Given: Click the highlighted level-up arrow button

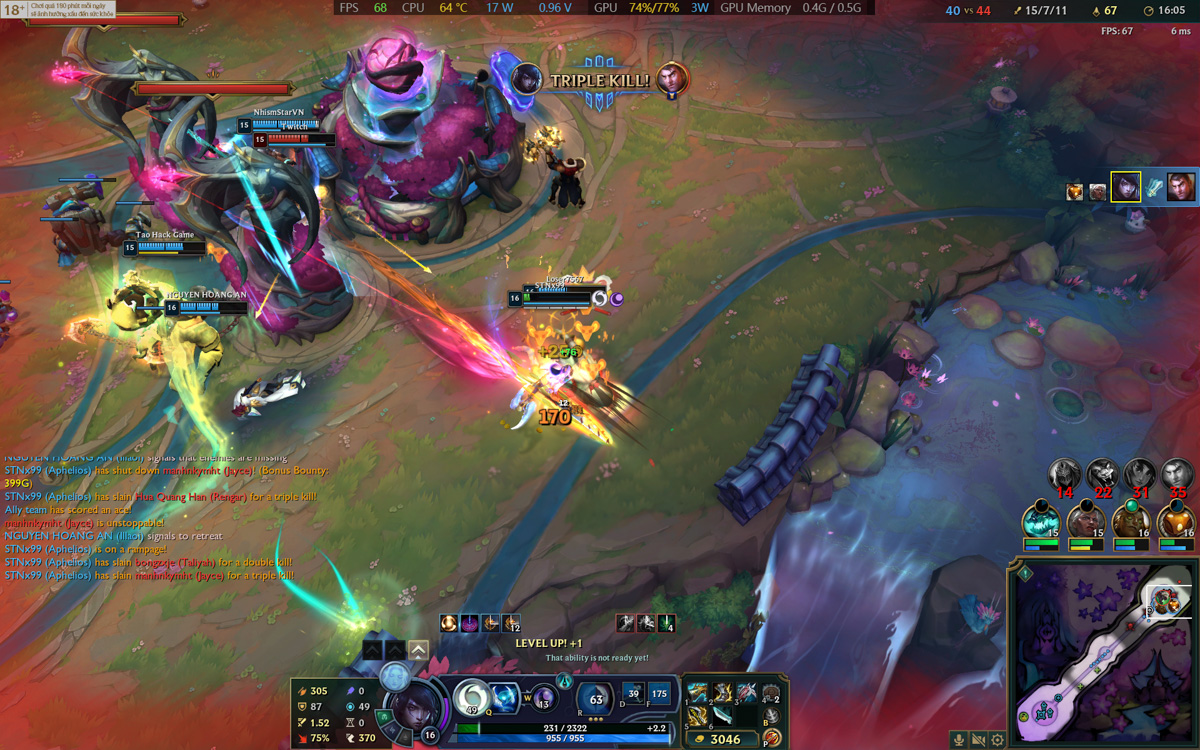Looking at the screenshot, I should pyautogui.click(x=419, y=650).
